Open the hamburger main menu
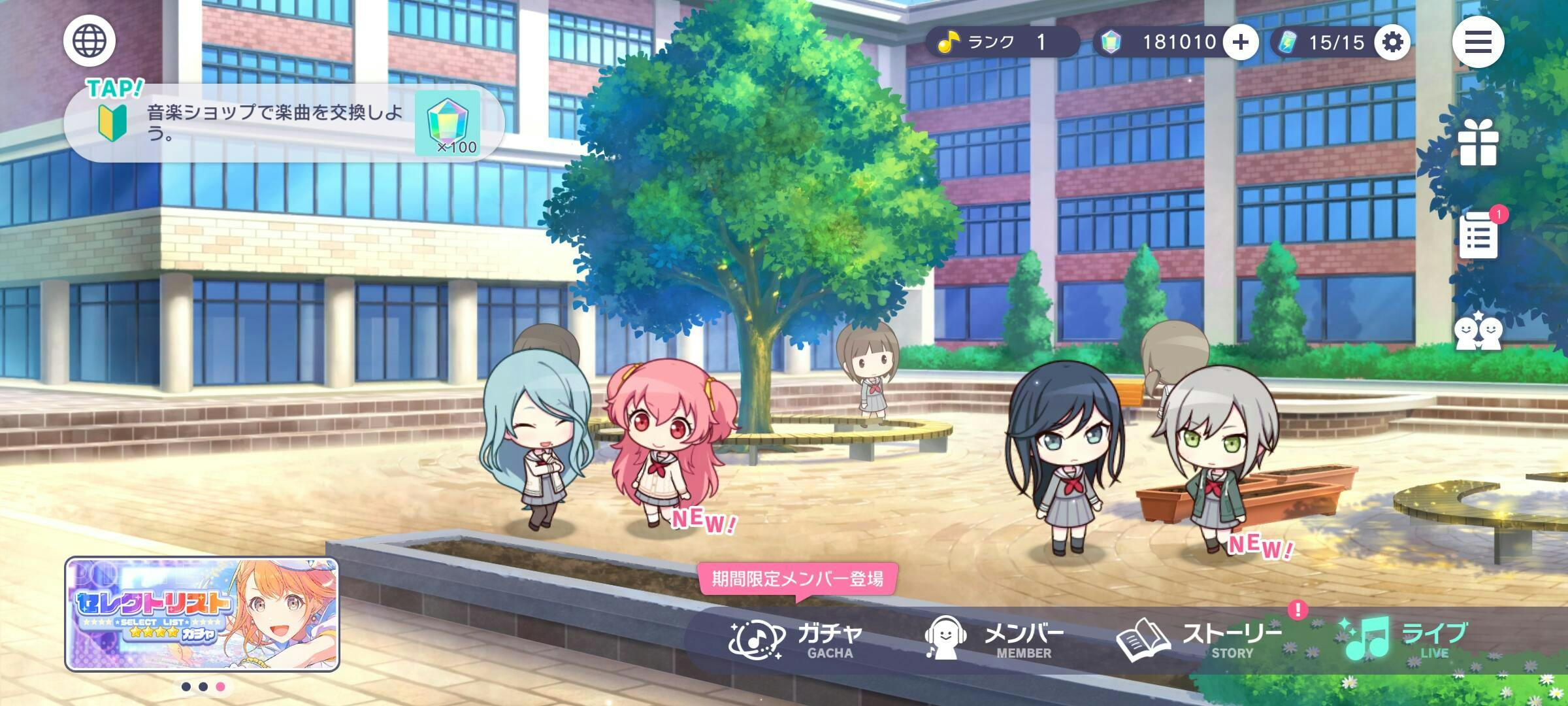This screenshot has width=1568, height=706. click(x=1478, y=42)
